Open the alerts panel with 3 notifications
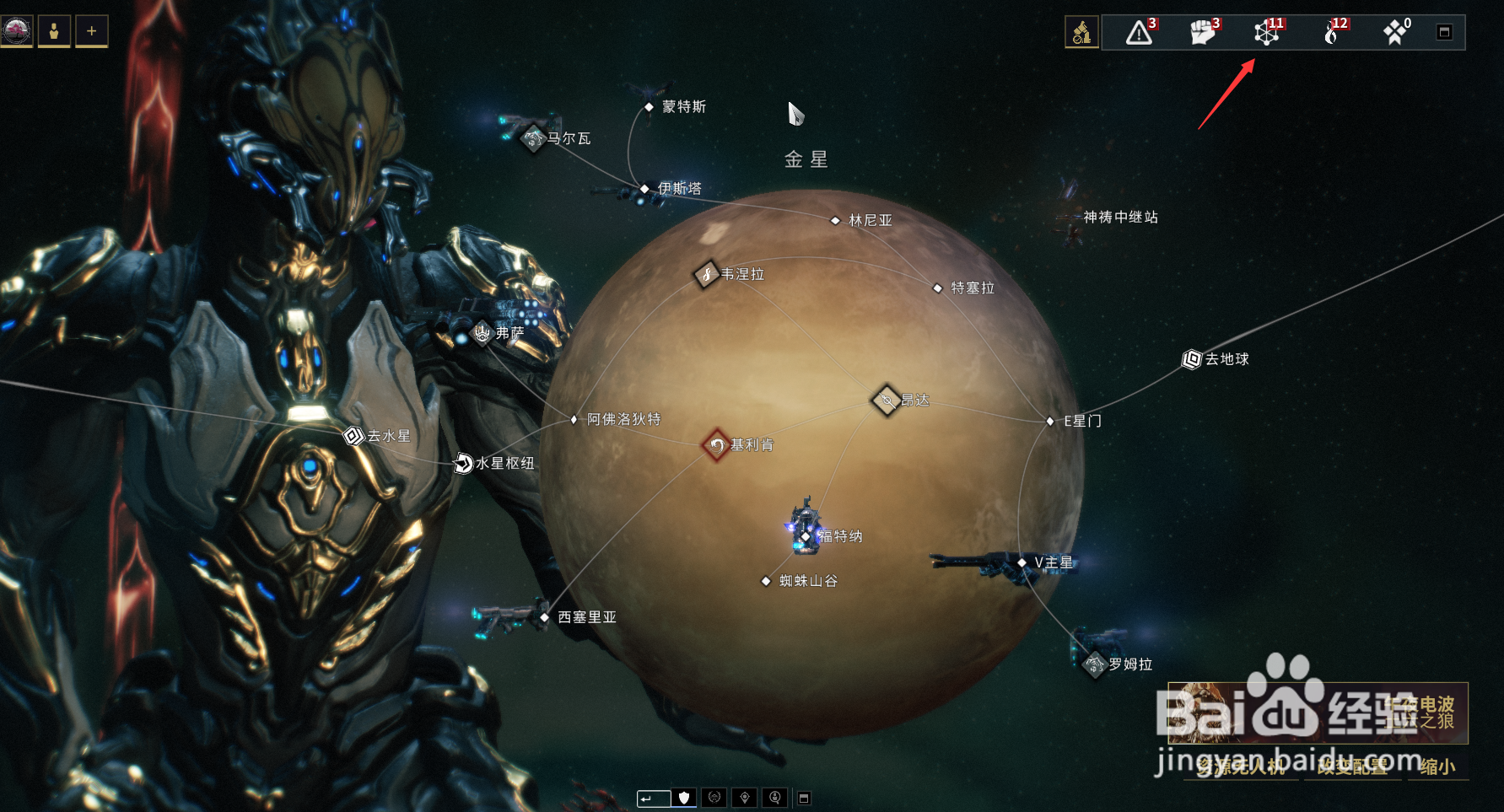Screen dimensions: 1504x812 coord(1140,34)
